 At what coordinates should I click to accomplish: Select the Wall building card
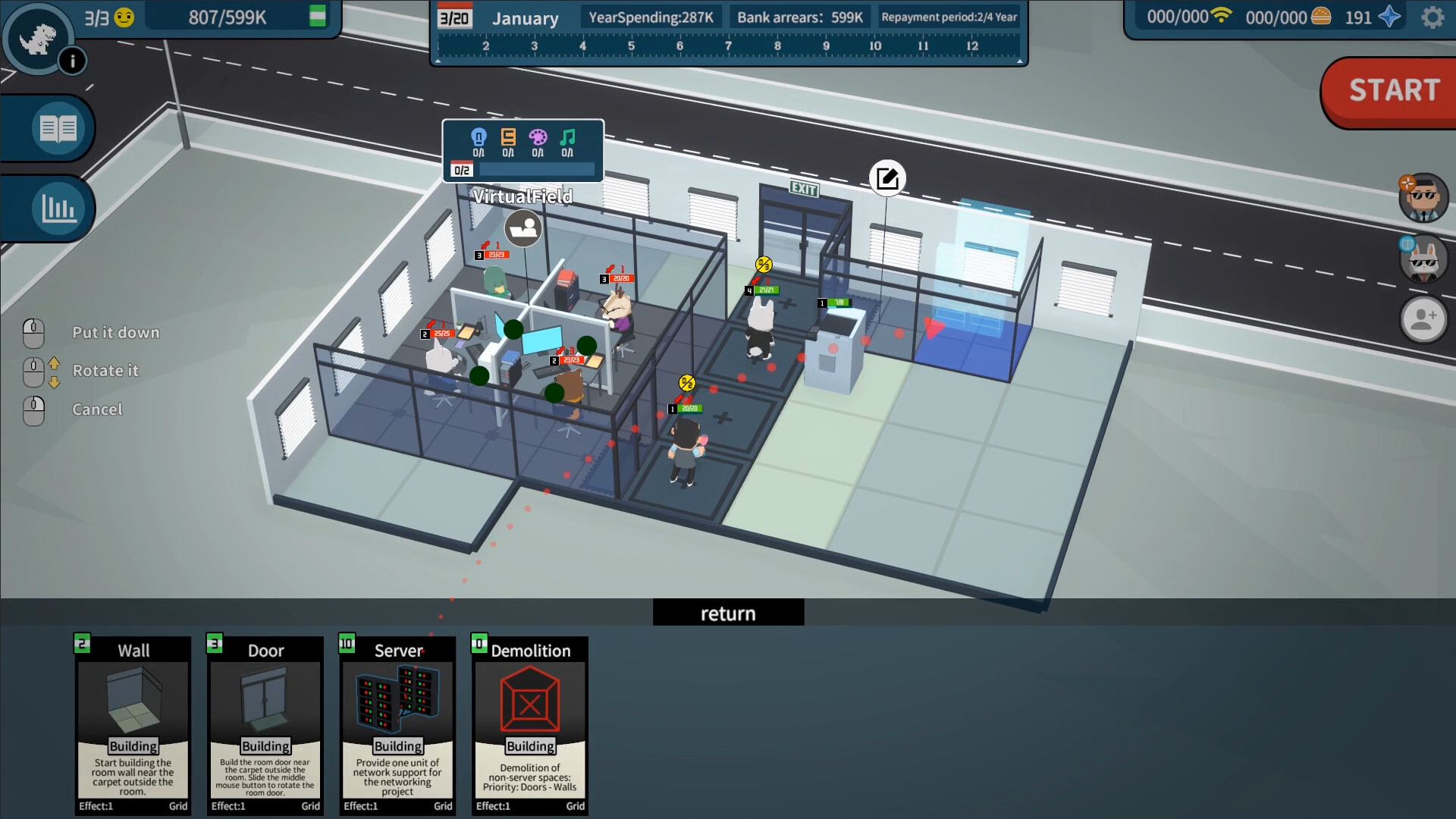(x=132, y=724)
